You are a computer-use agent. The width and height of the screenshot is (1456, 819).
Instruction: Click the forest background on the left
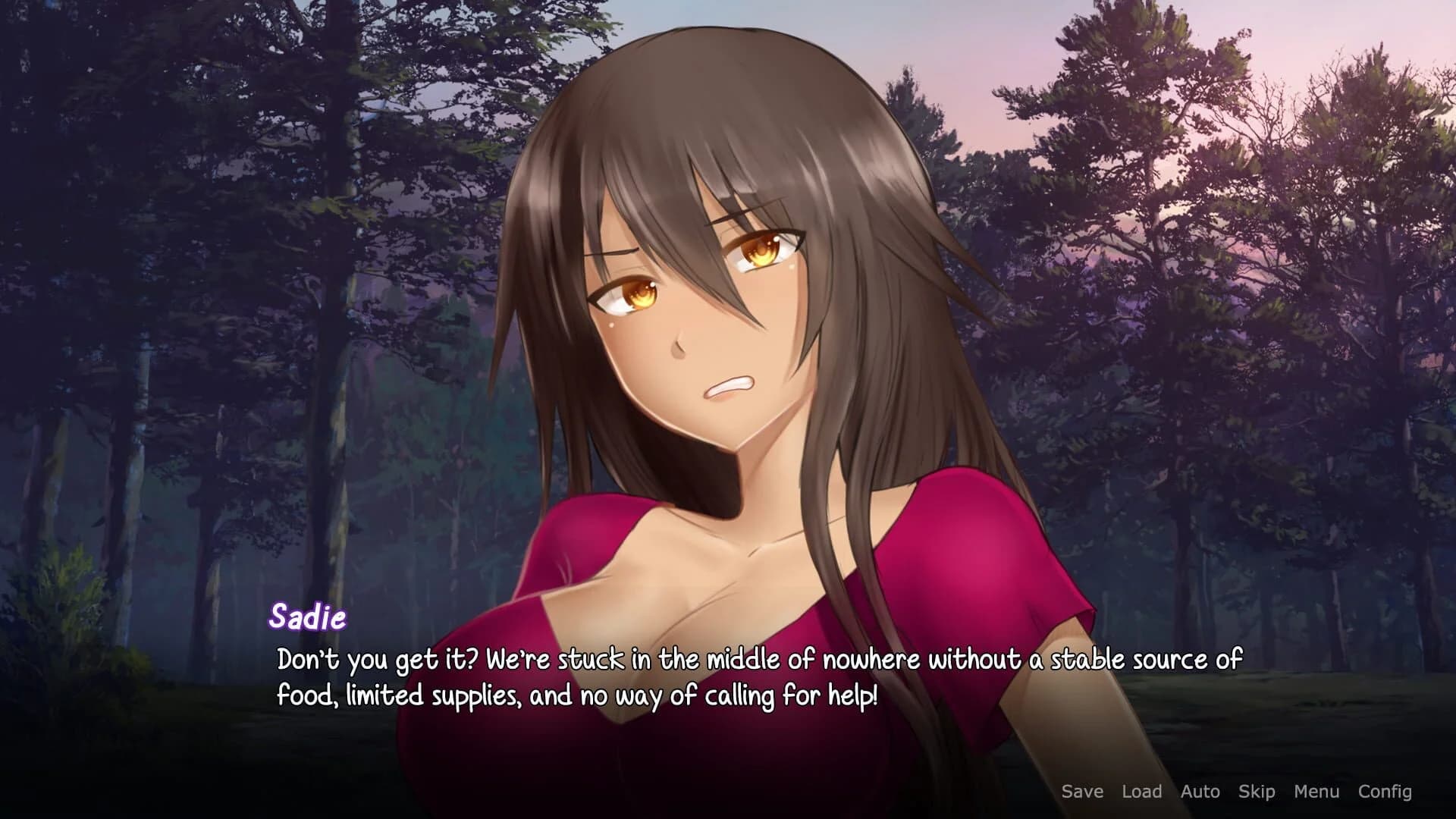point(152,303)
